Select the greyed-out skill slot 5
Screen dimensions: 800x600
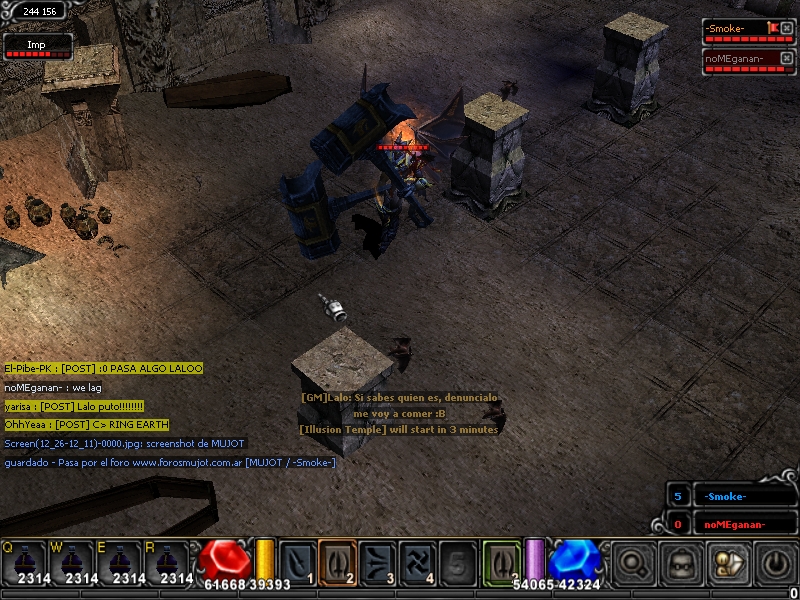pyautogui.click(x=458, y=561)
